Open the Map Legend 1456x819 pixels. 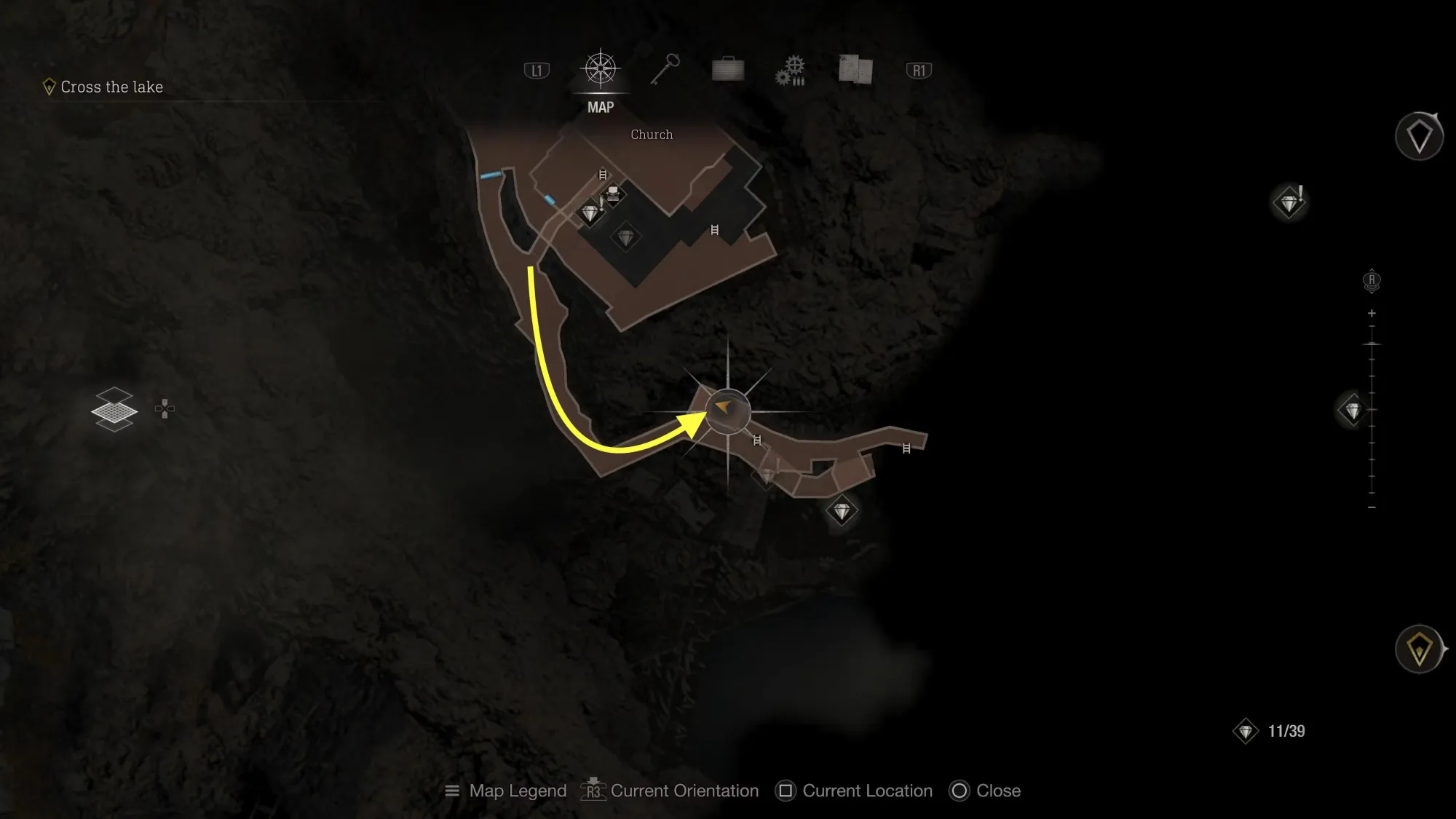(x=506, y=791)
